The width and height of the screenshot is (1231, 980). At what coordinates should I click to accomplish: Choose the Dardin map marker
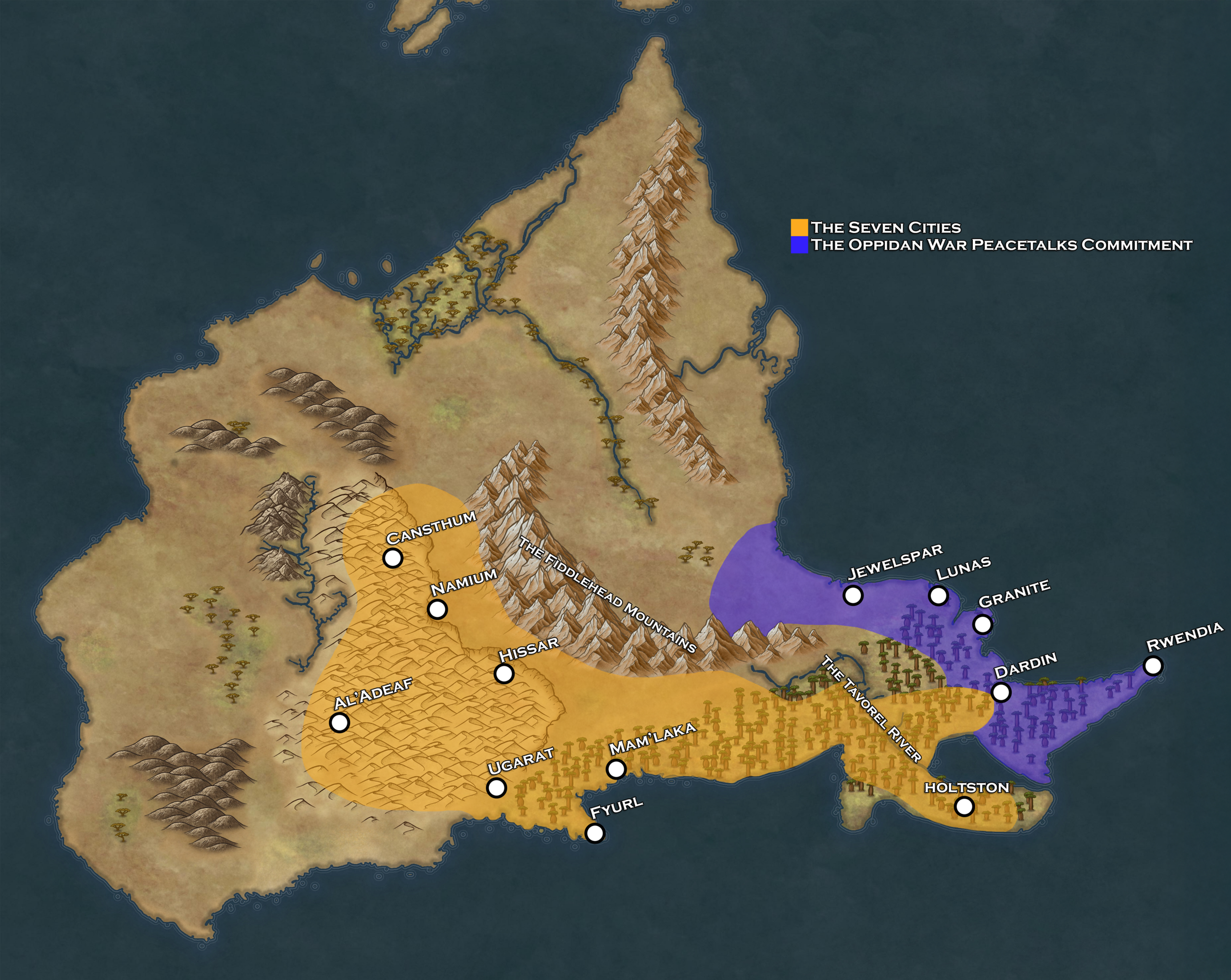[x=1002, y=692]
